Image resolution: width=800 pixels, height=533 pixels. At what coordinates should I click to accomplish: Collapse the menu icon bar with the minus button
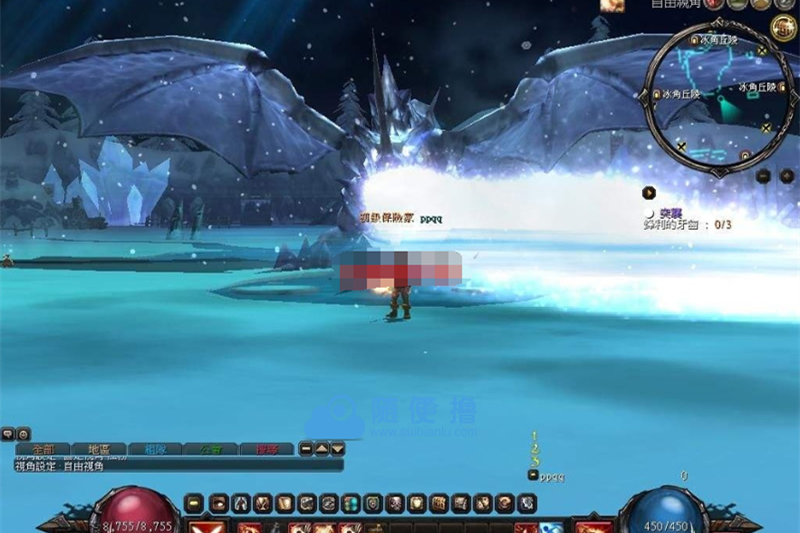point(195,504)
